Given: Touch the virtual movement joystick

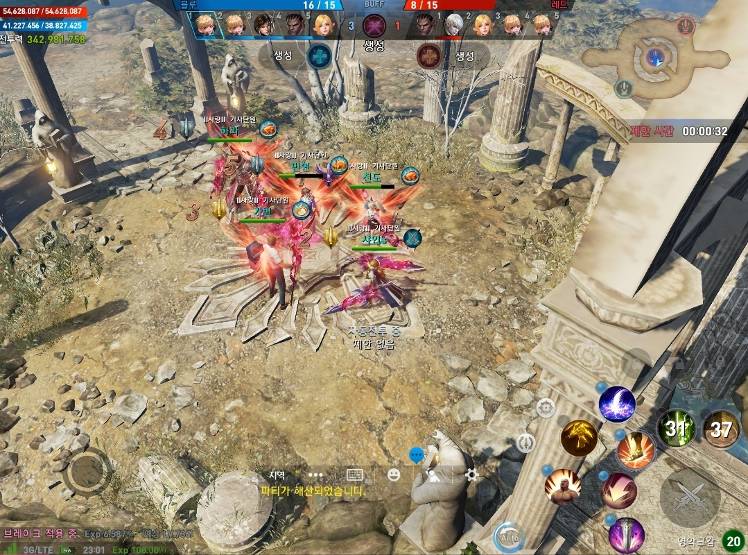Looking at the screenshot, I should [88, 471].
